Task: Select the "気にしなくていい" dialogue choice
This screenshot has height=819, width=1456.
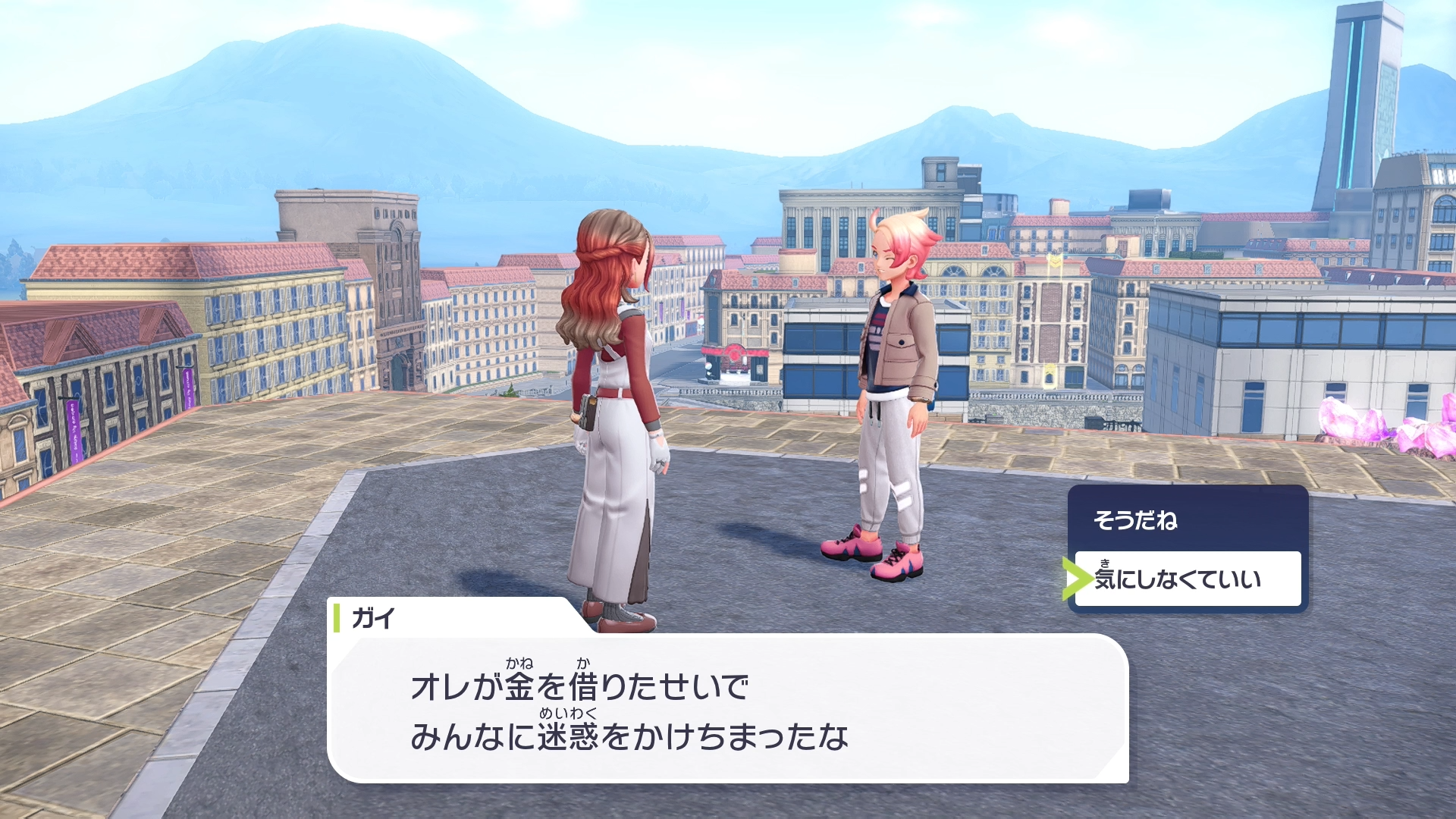Action: pos(1187,579)
